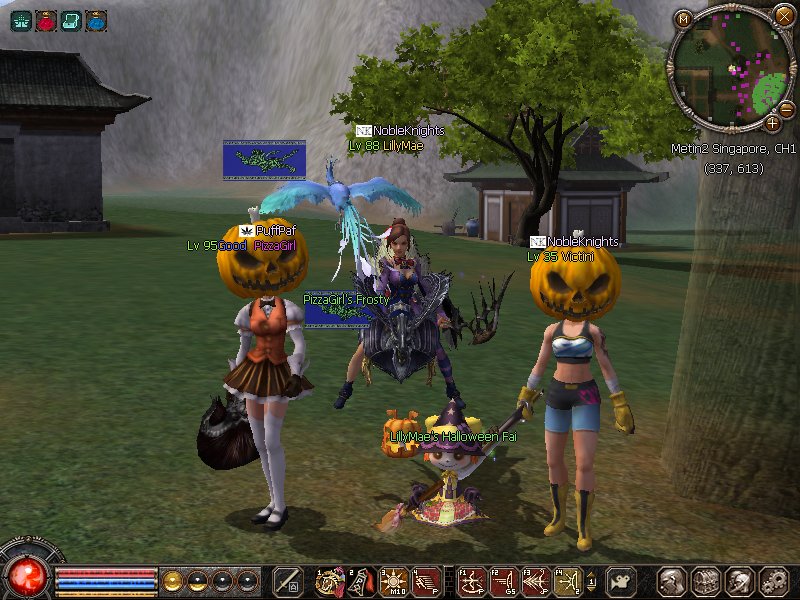Click the sword attack mode button
800x600 pixels.
(288, 581)
